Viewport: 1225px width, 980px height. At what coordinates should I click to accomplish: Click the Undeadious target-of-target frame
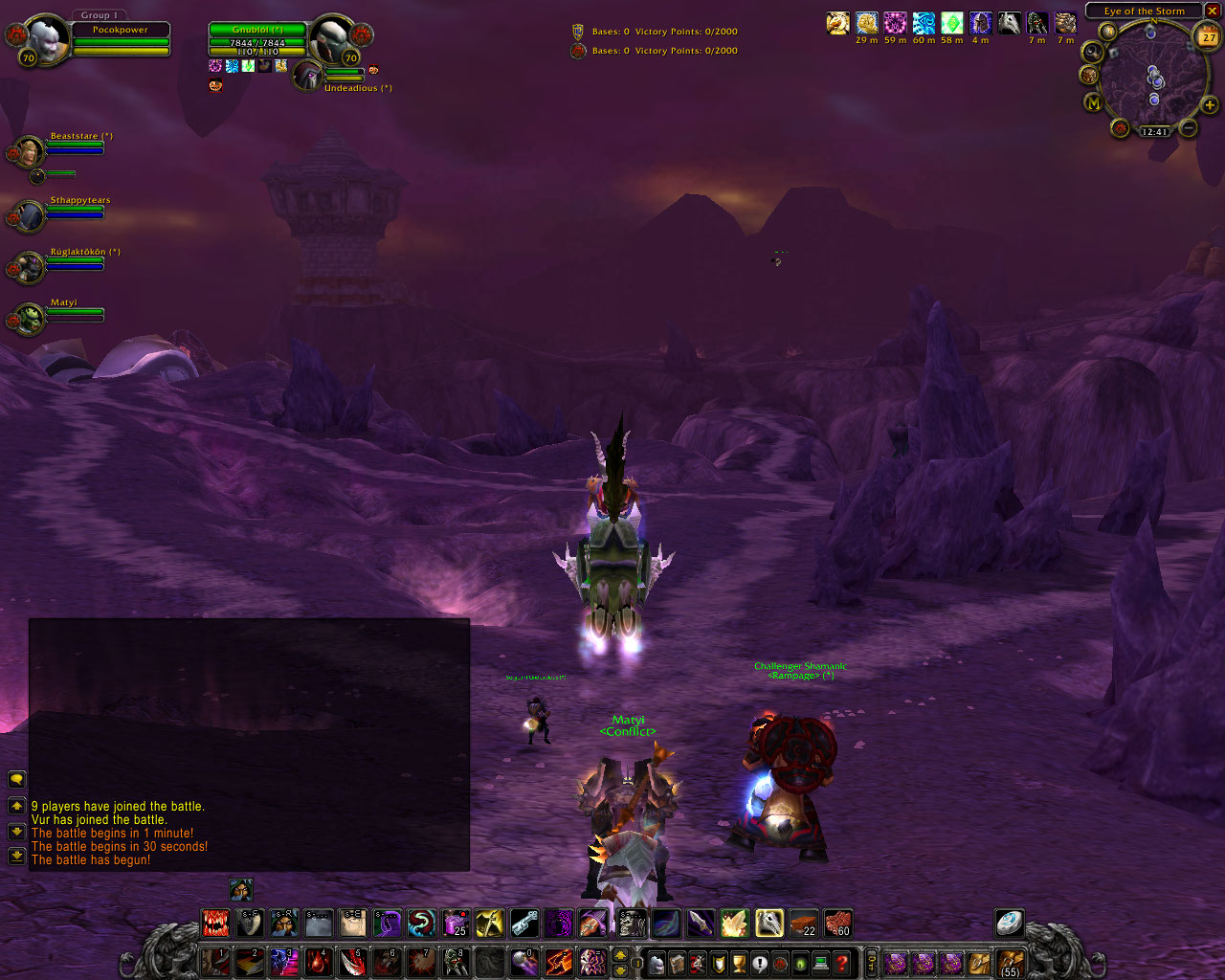pyautogui.click(x=308, y=76)
